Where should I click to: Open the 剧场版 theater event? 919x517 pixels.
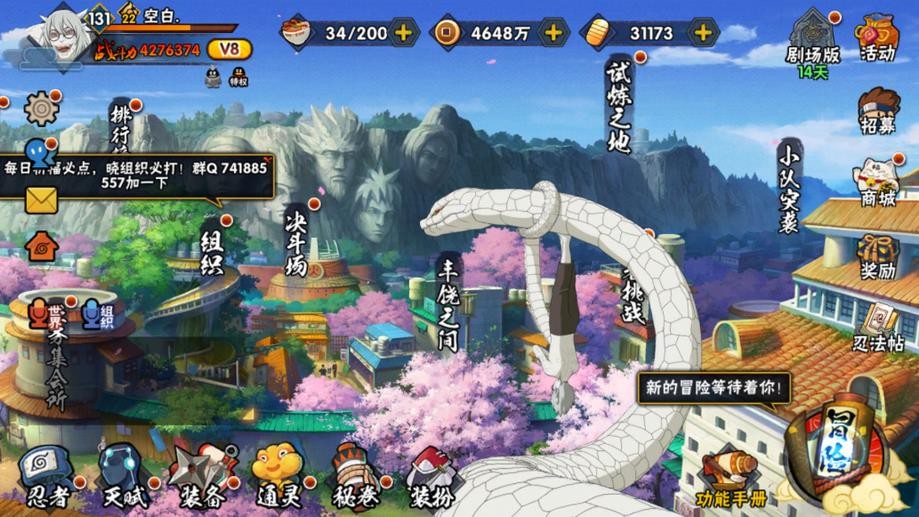[812, 42]
